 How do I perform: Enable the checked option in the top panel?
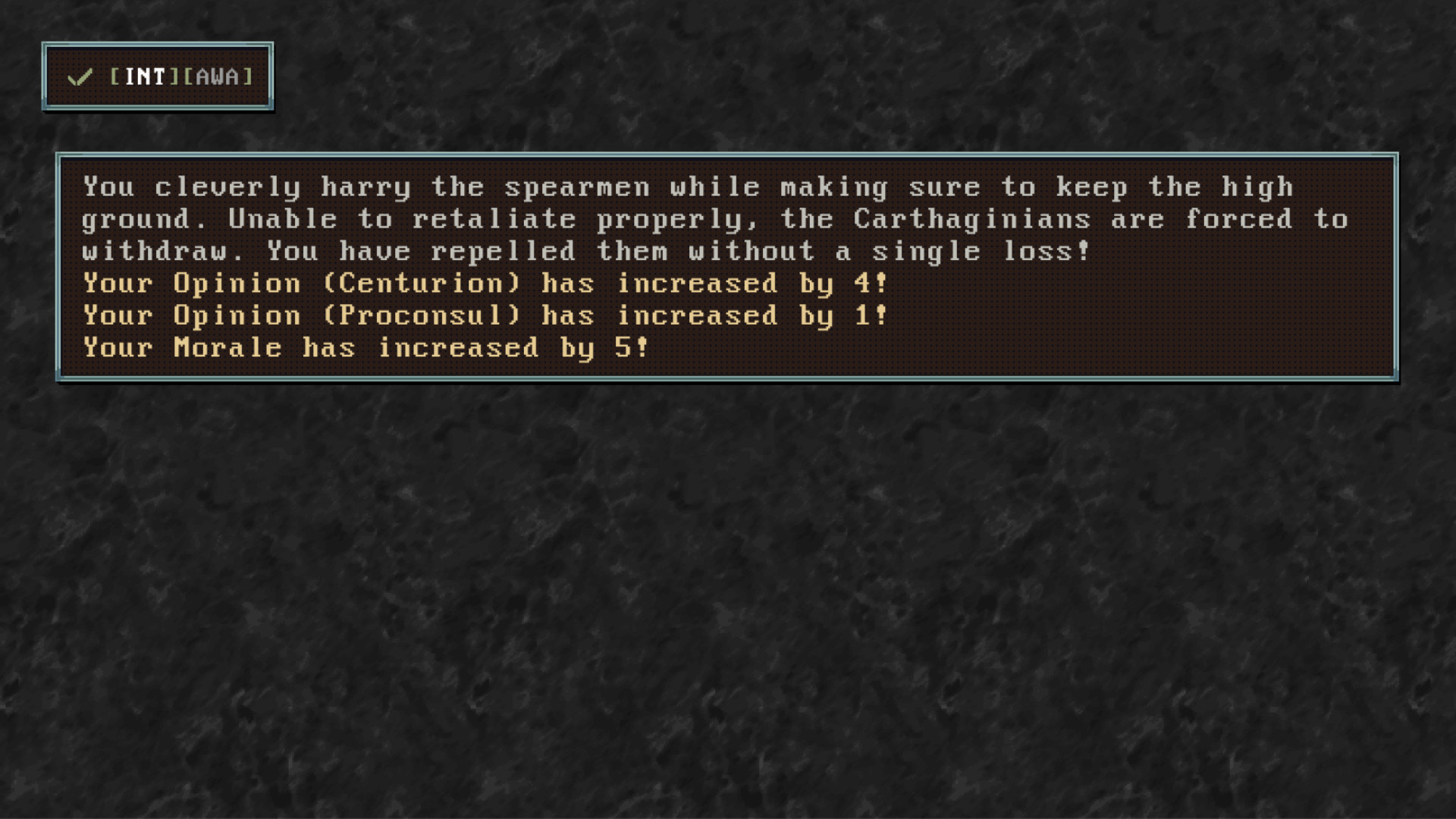157,76
